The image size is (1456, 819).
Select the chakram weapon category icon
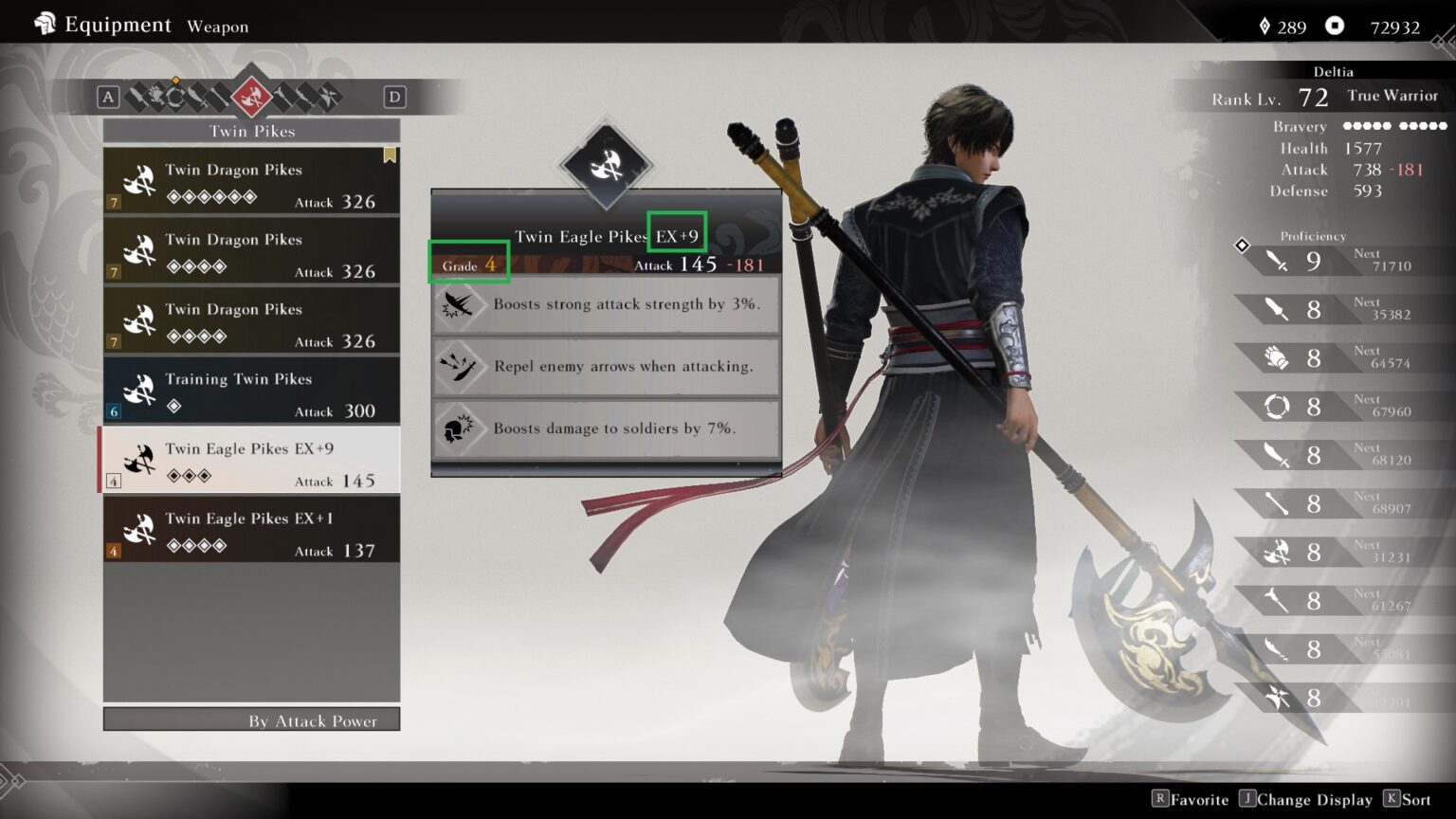pos(175,97)
